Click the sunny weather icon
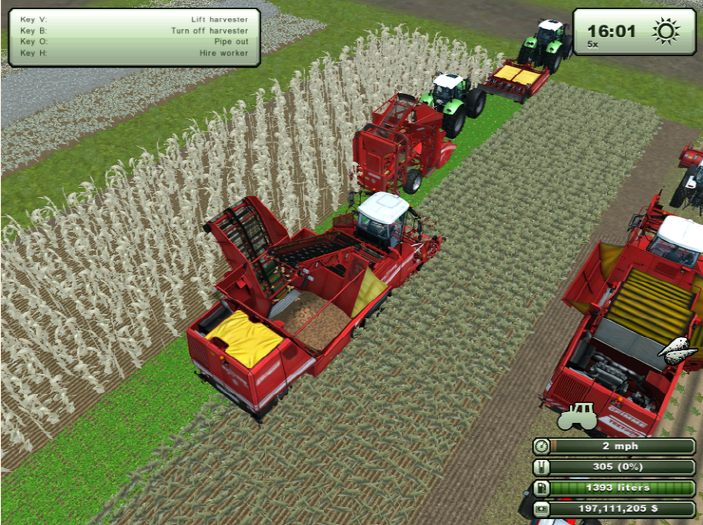The image size is (703, 525). pos(665,31)
